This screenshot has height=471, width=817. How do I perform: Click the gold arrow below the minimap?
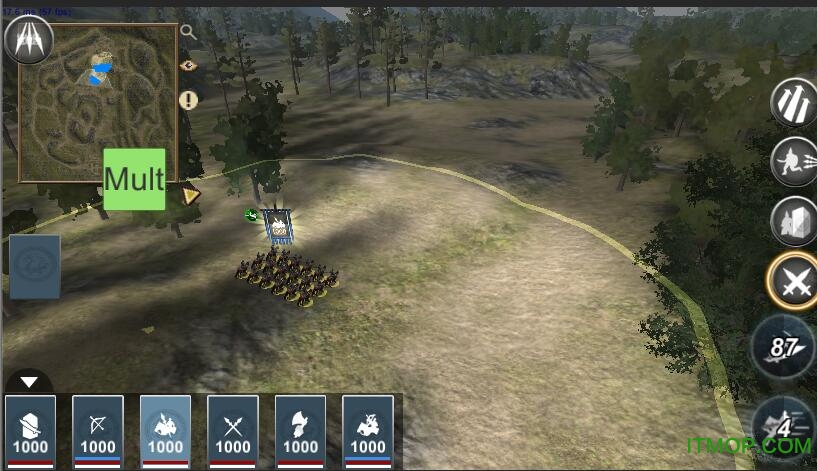[190, 195]
